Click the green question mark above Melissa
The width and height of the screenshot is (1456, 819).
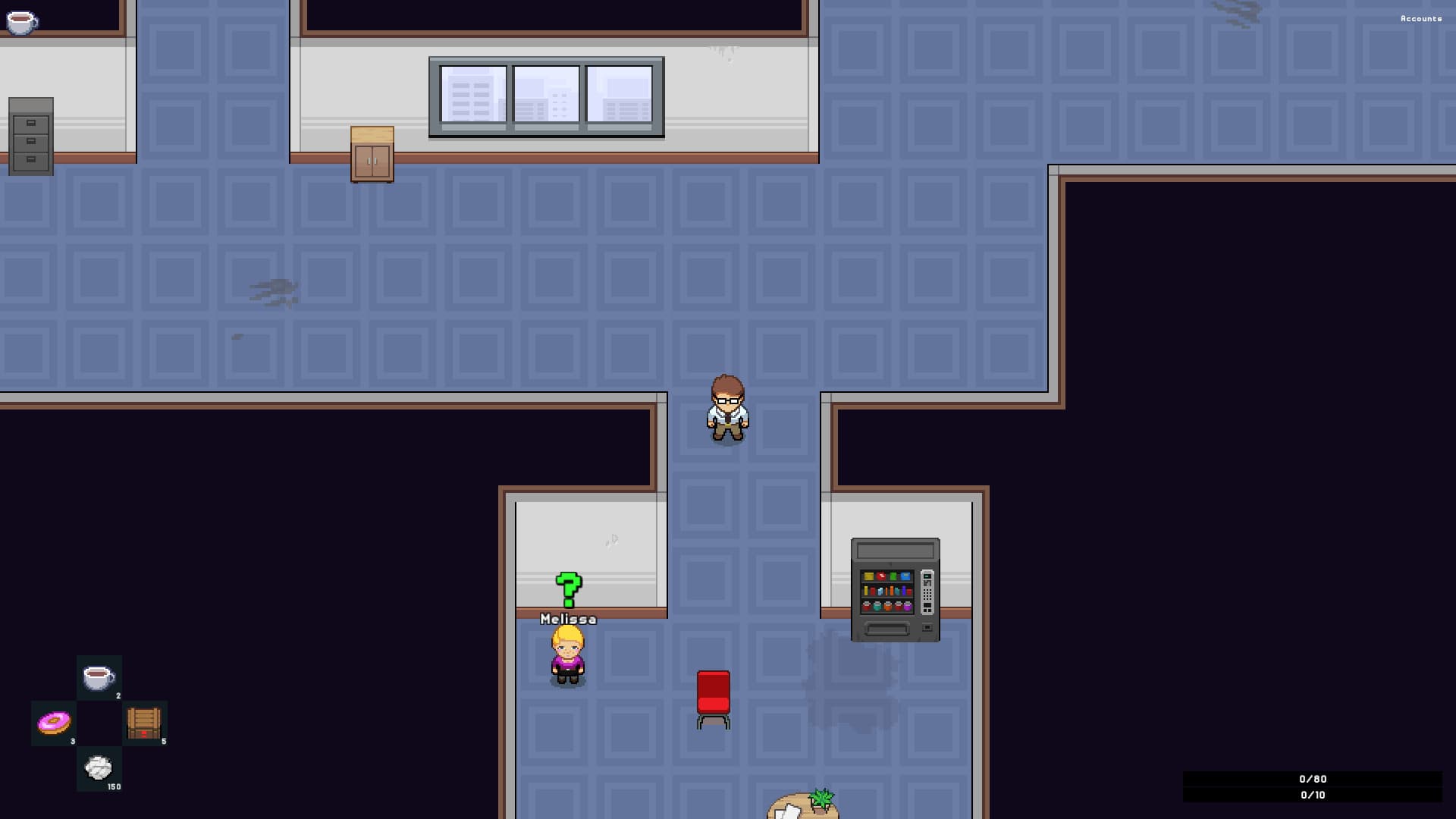pos(567,588)
